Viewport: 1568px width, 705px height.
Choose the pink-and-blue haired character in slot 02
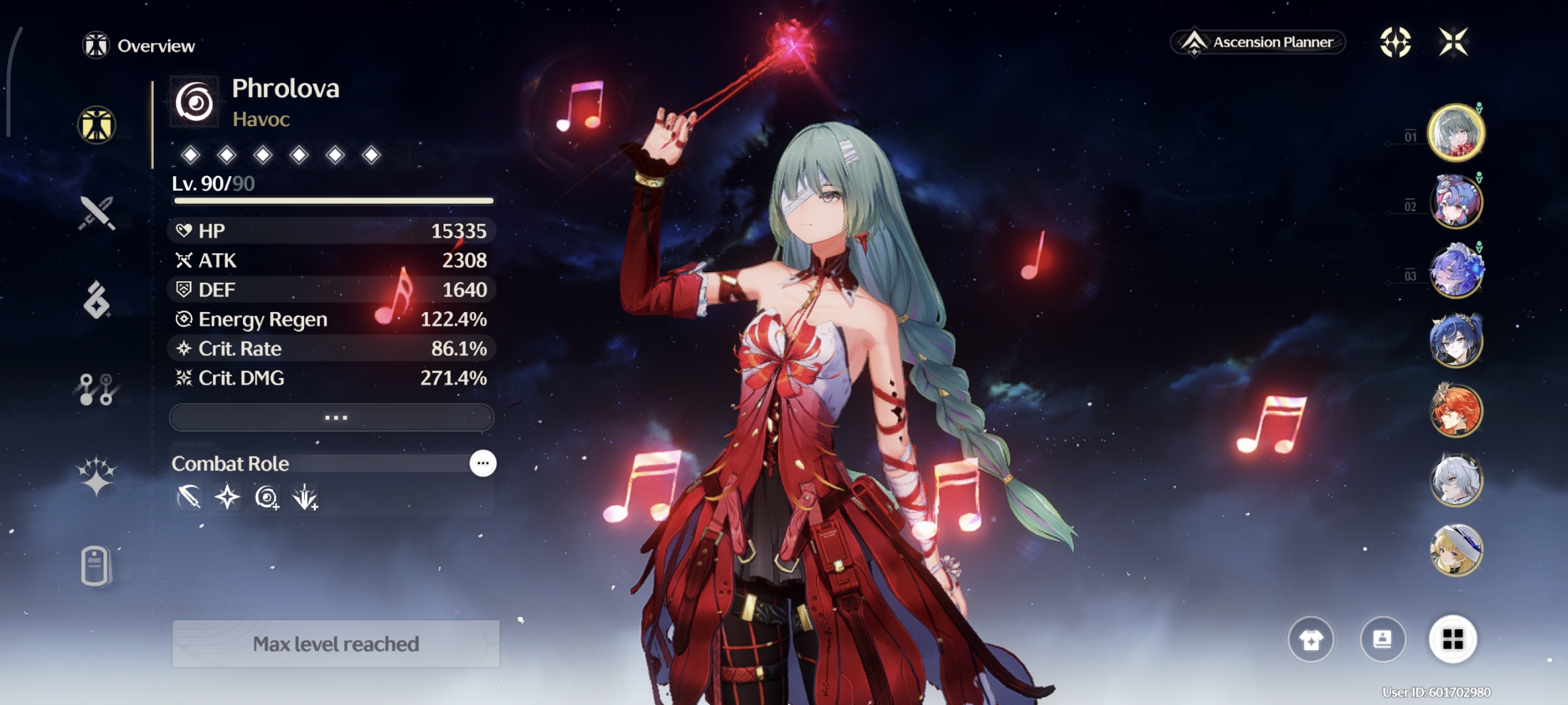point(1455,202)
